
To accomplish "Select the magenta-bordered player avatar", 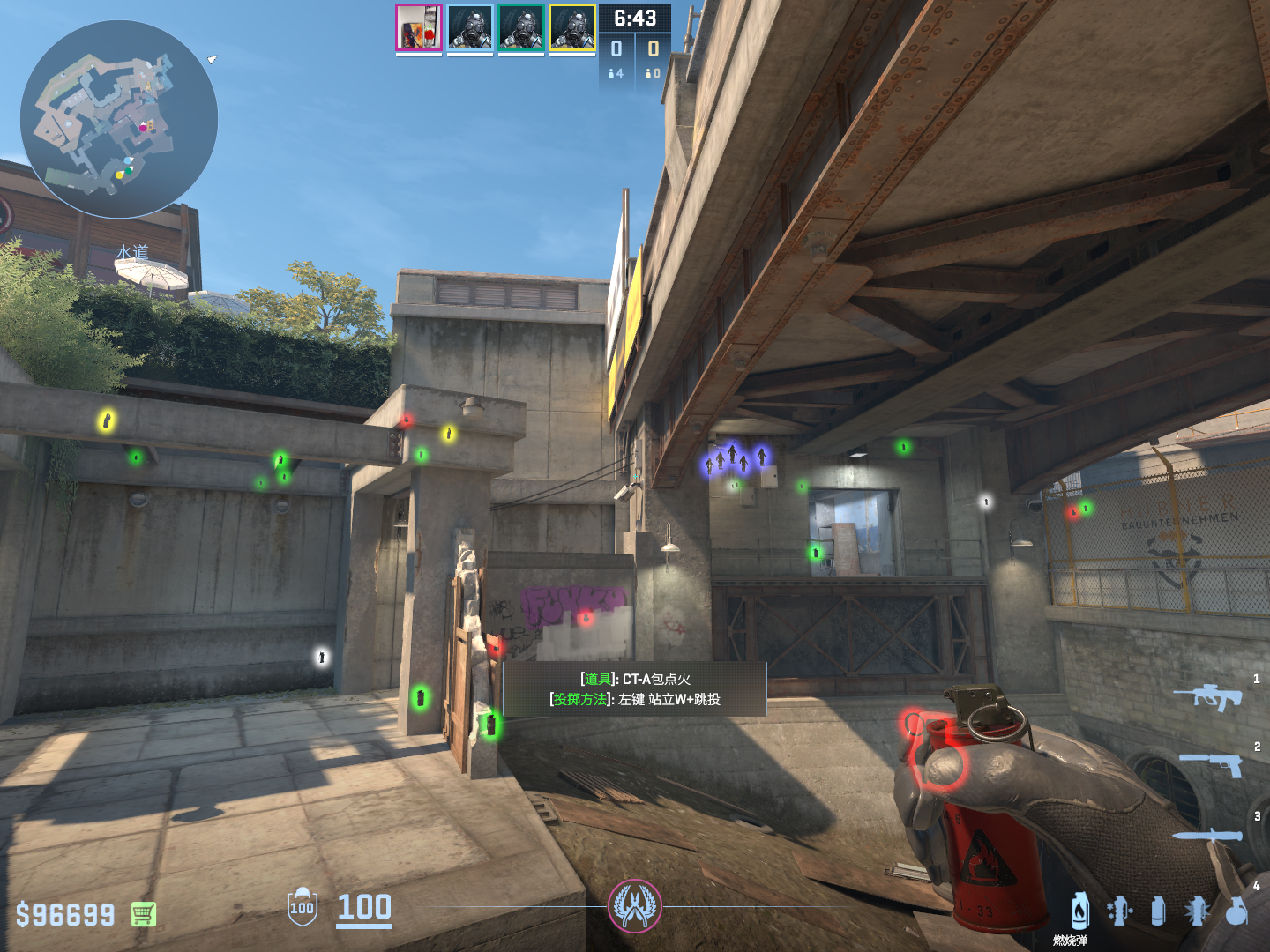I will 419,27.
